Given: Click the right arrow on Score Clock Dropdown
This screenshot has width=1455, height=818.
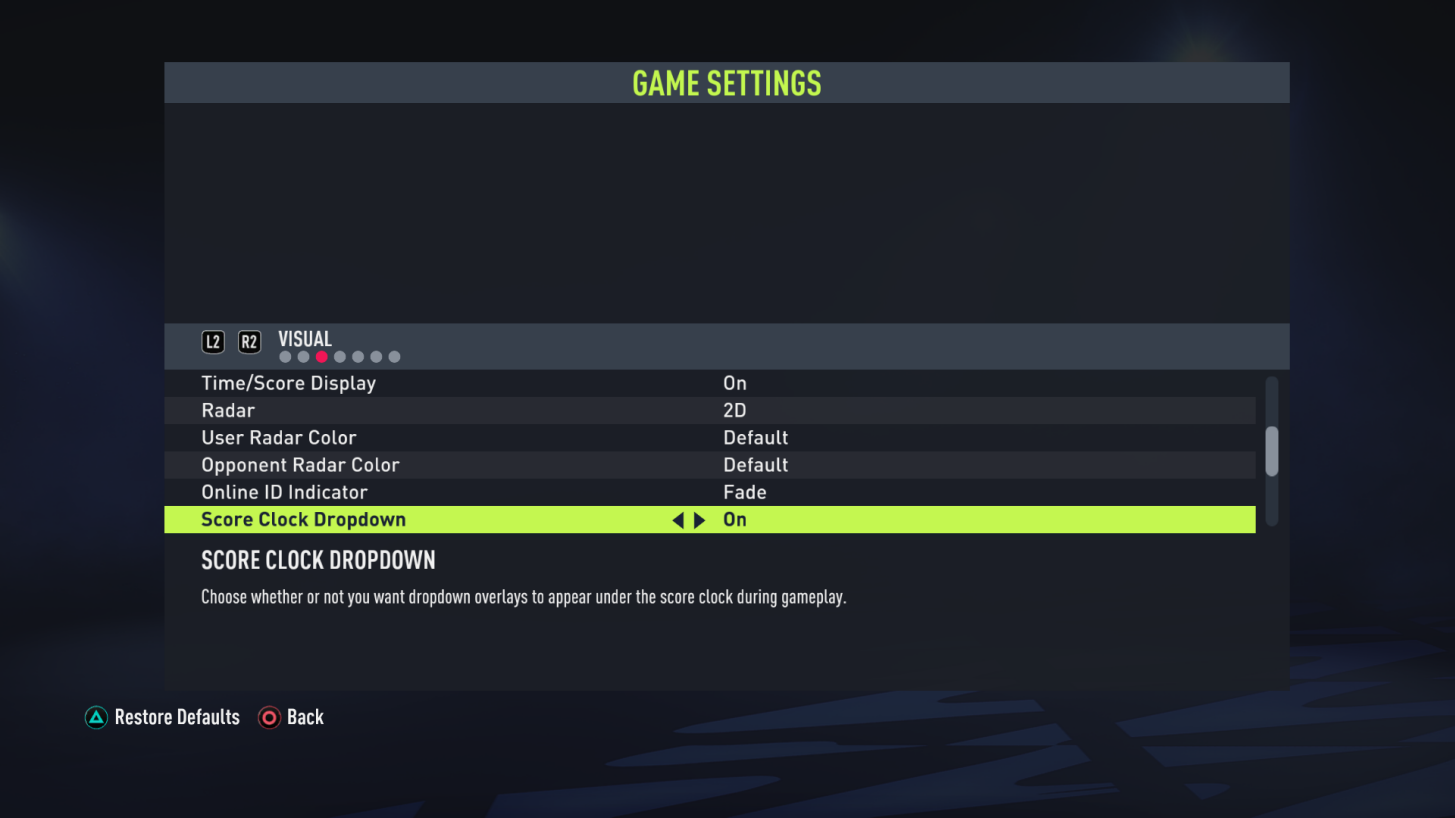Looking at the screenshot, I should click(x=698, y=519).
